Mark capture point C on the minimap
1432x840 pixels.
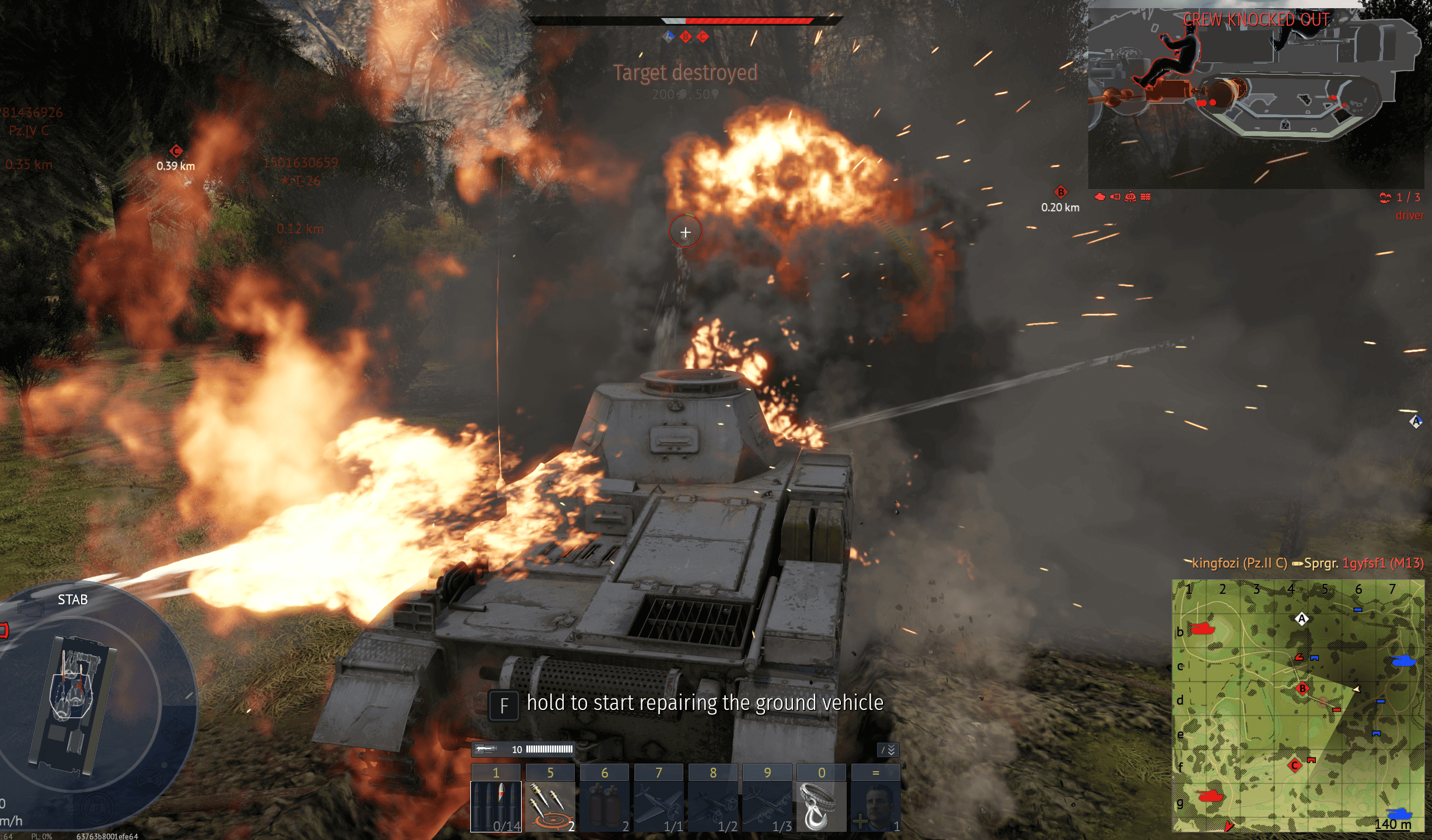point(1295,765)
